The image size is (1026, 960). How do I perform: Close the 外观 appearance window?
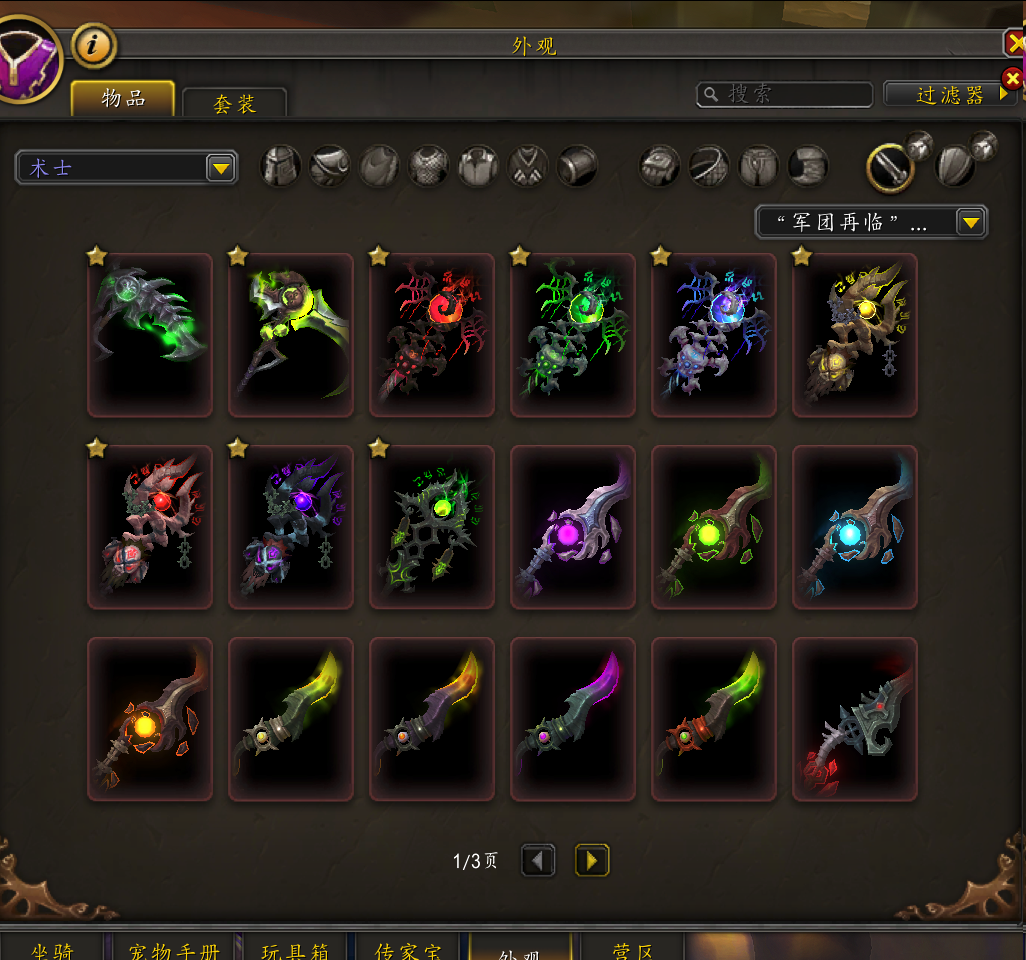point(1013,44)
